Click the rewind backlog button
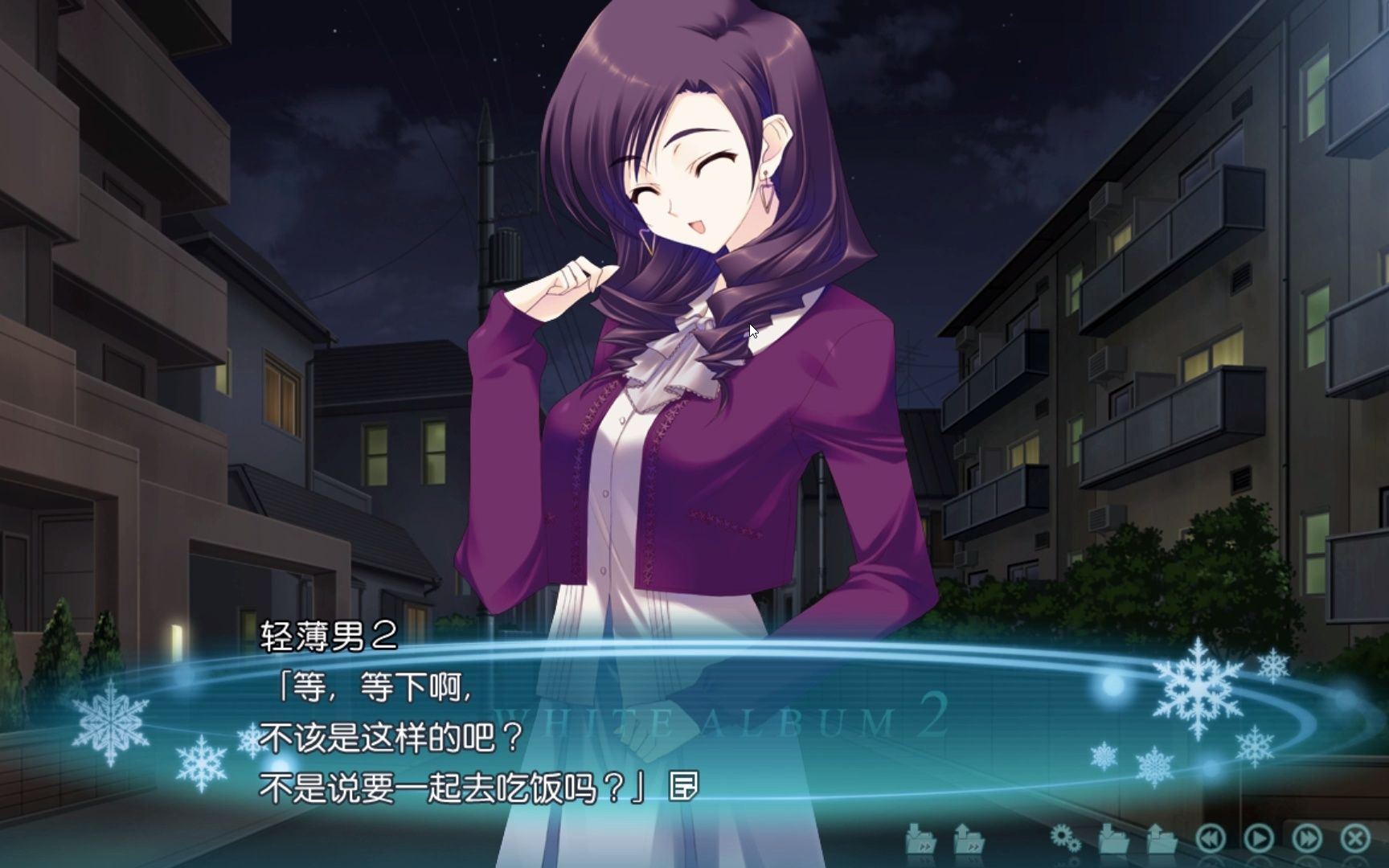1389x868 pixels. [x=1211, y=839]
